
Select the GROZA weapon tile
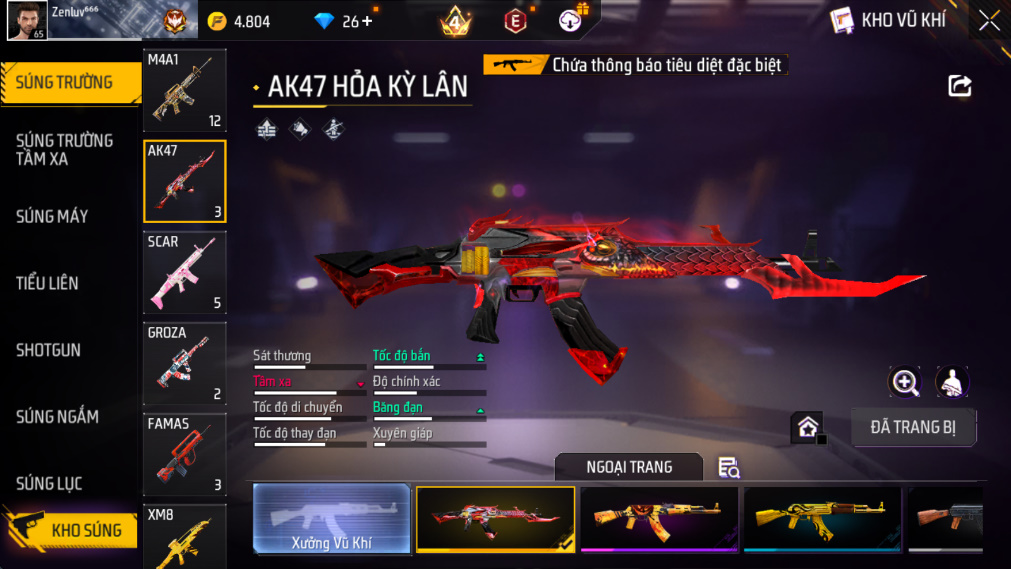185,363
